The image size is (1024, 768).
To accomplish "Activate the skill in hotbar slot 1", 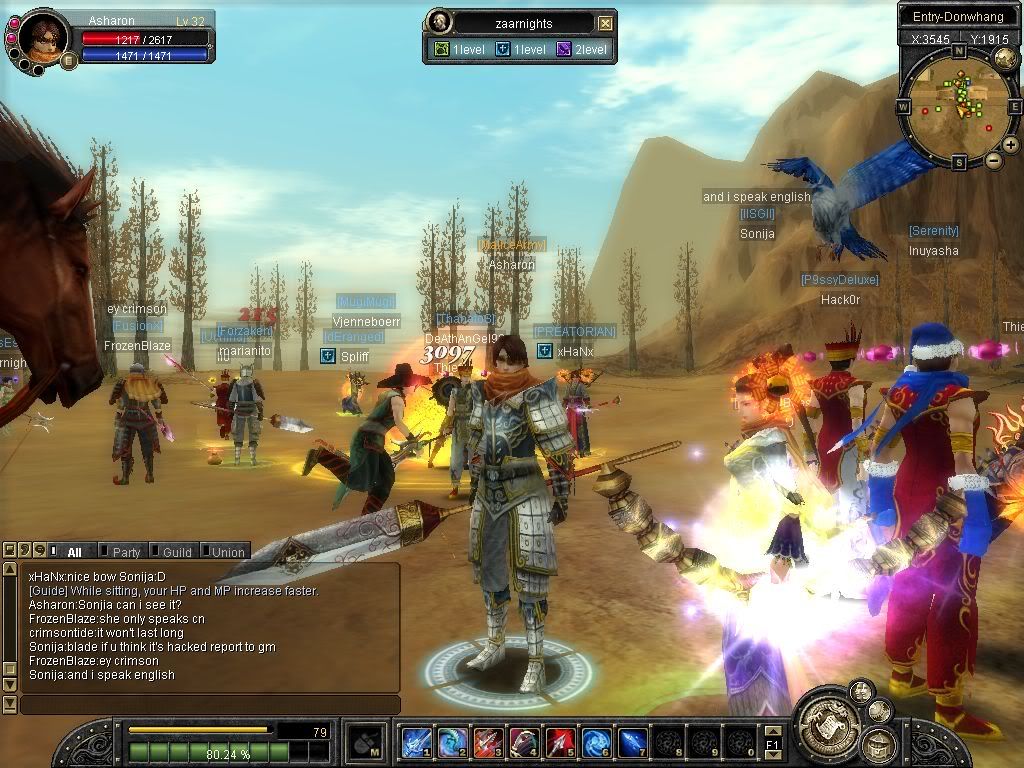I will [415, 742].
